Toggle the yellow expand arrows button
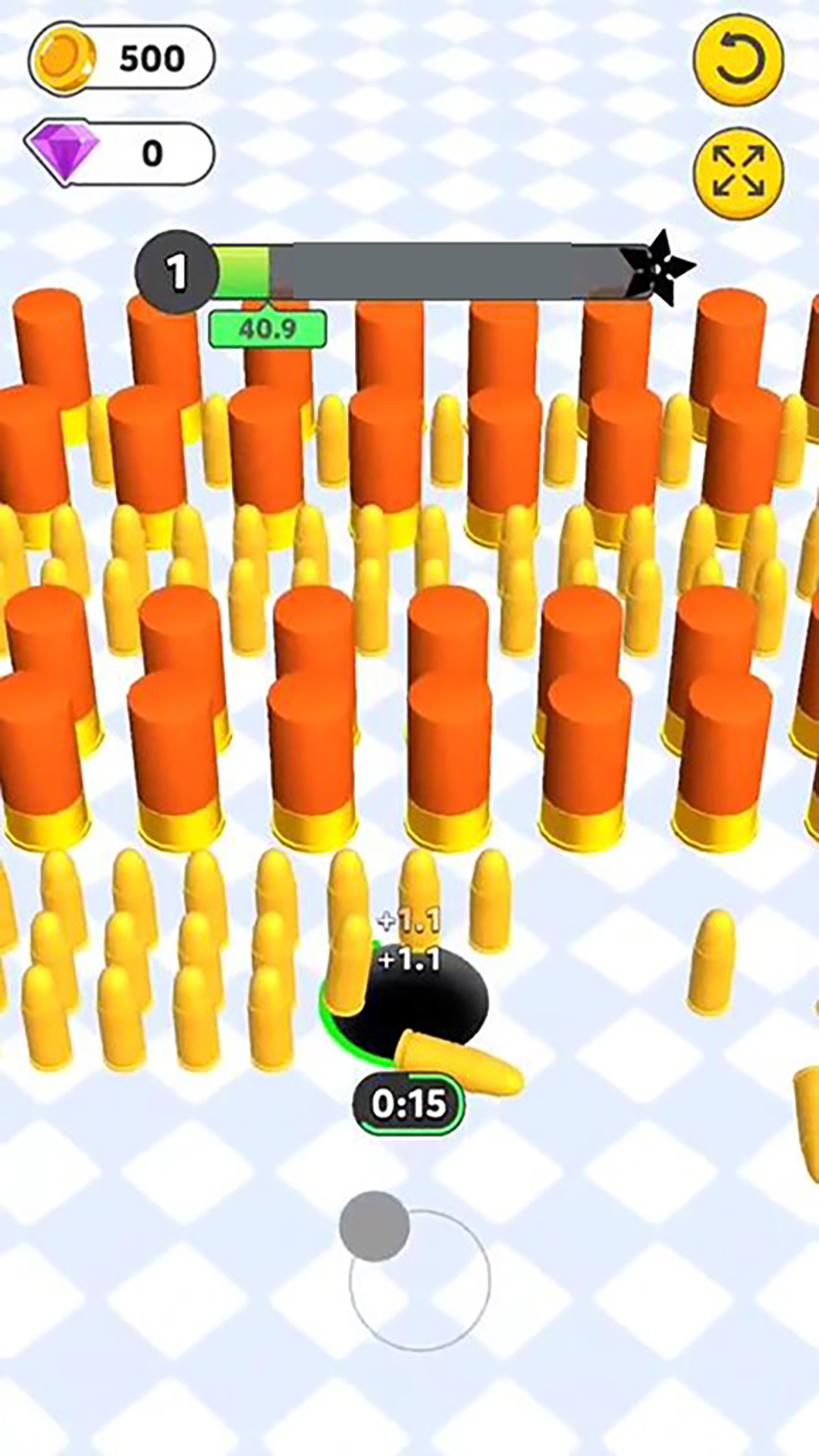Screen dimensions: 819x1456 pyautogui.click(x=739, y=172)
